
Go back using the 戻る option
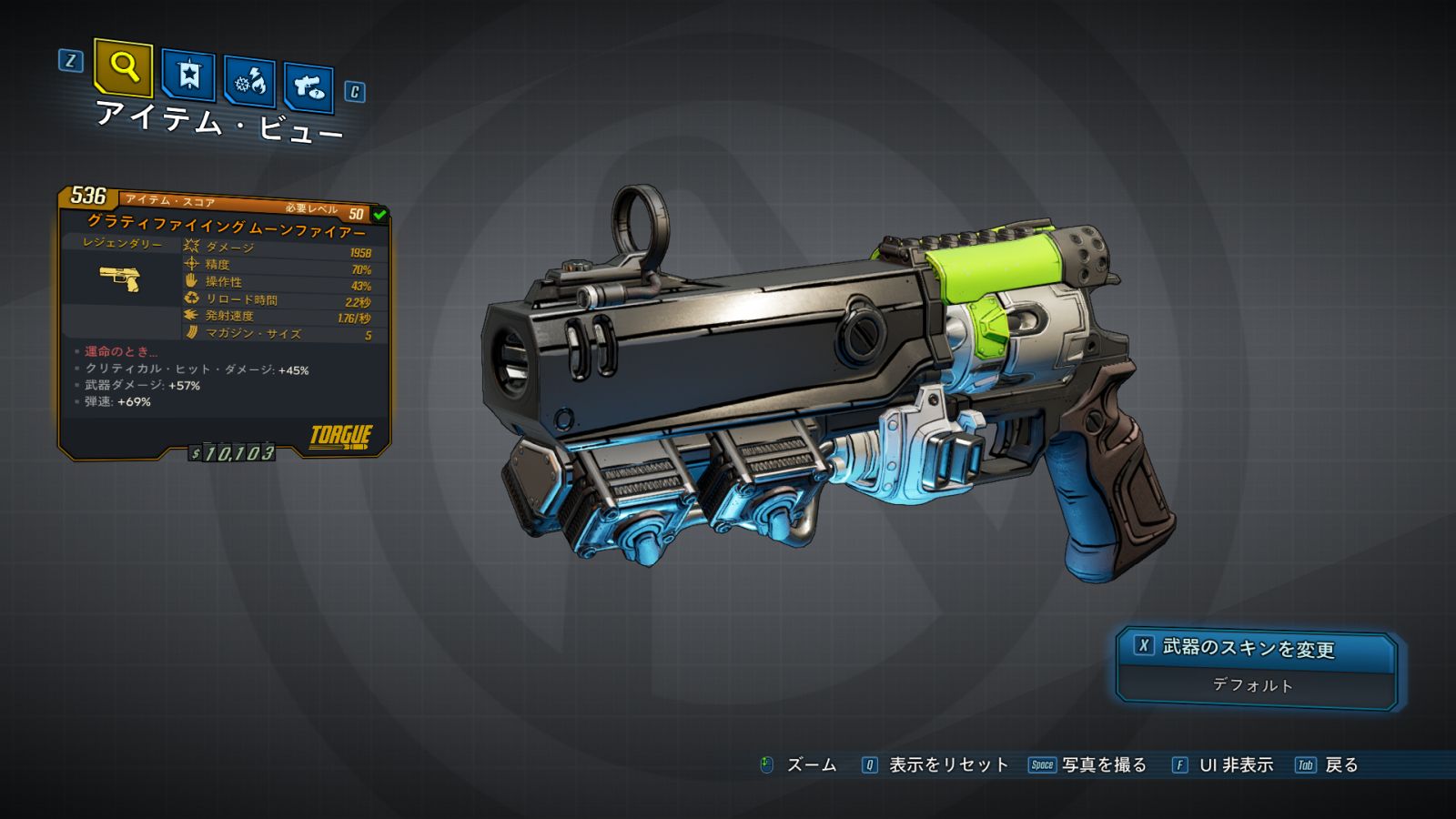tap(1340, 765)
